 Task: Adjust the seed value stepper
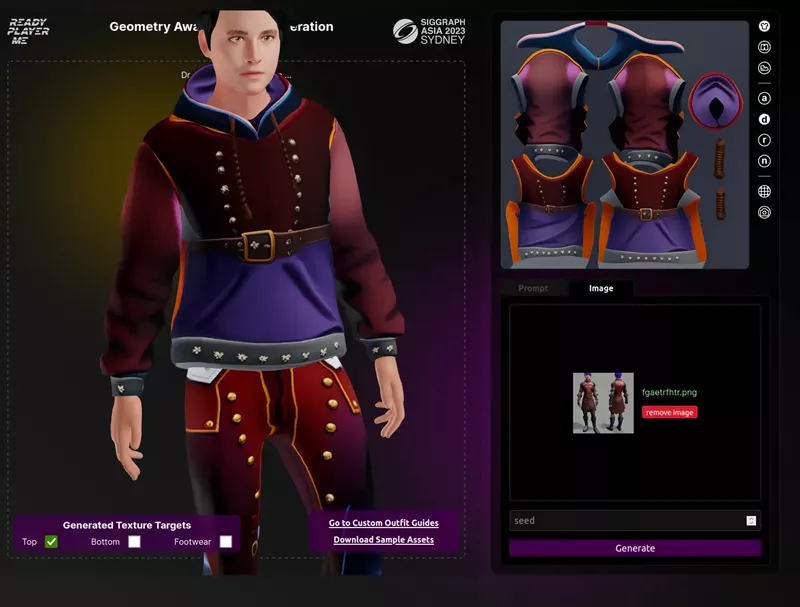tap(751, 521)
